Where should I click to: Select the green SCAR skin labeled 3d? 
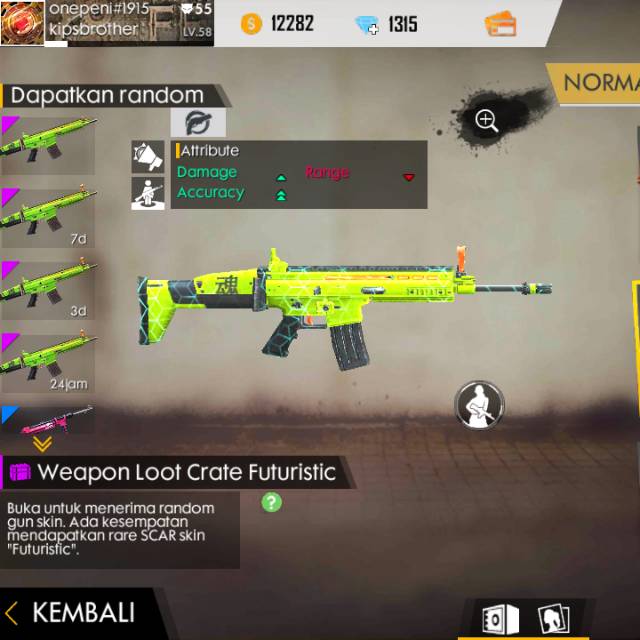[46, 287]
